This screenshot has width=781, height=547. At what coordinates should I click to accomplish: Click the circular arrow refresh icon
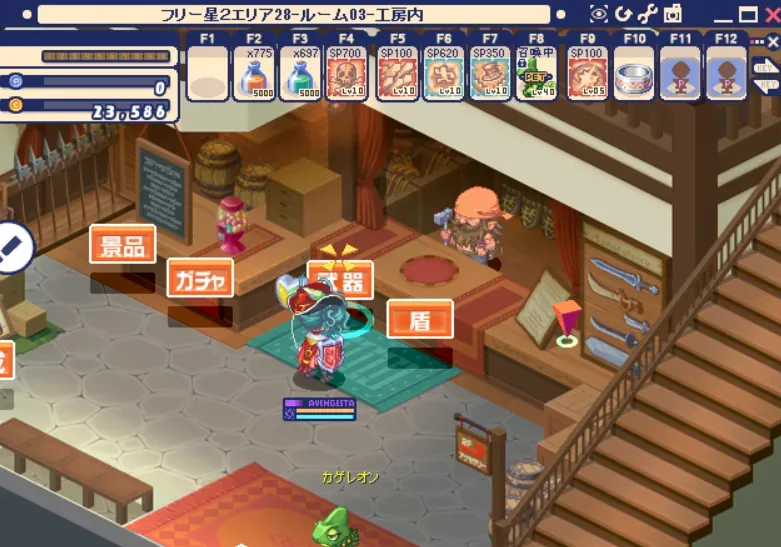623,14
